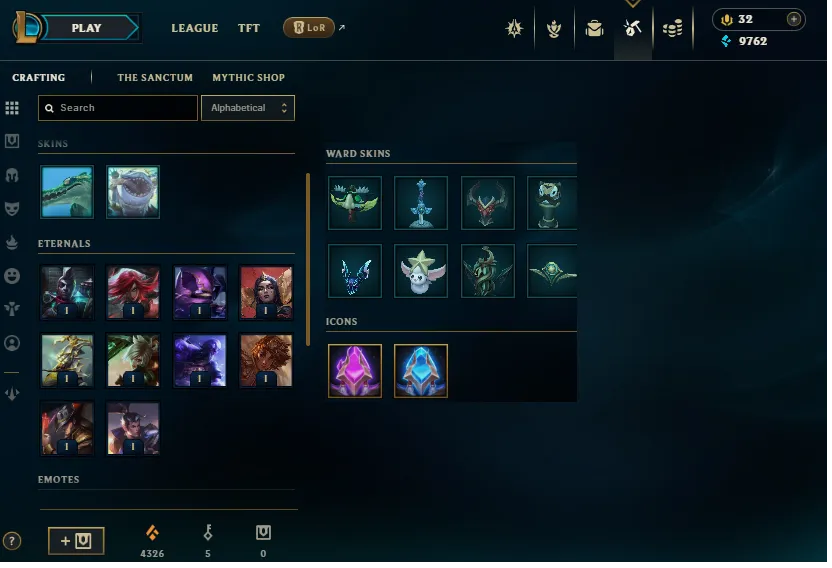
Task: Open The Sanctum tab
Action: 155,77
